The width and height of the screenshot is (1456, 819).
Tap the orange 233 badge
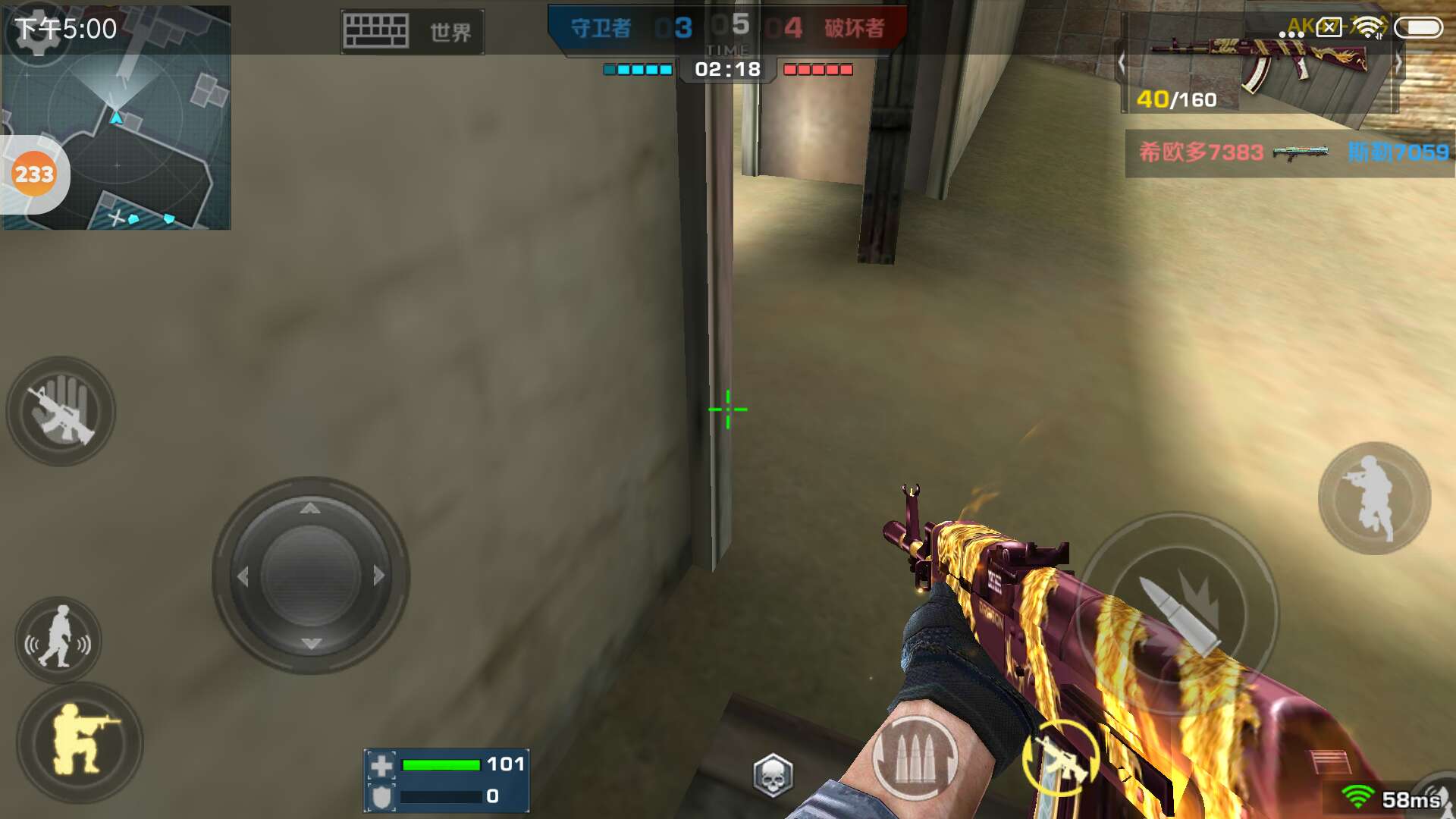tap(34, 174)
